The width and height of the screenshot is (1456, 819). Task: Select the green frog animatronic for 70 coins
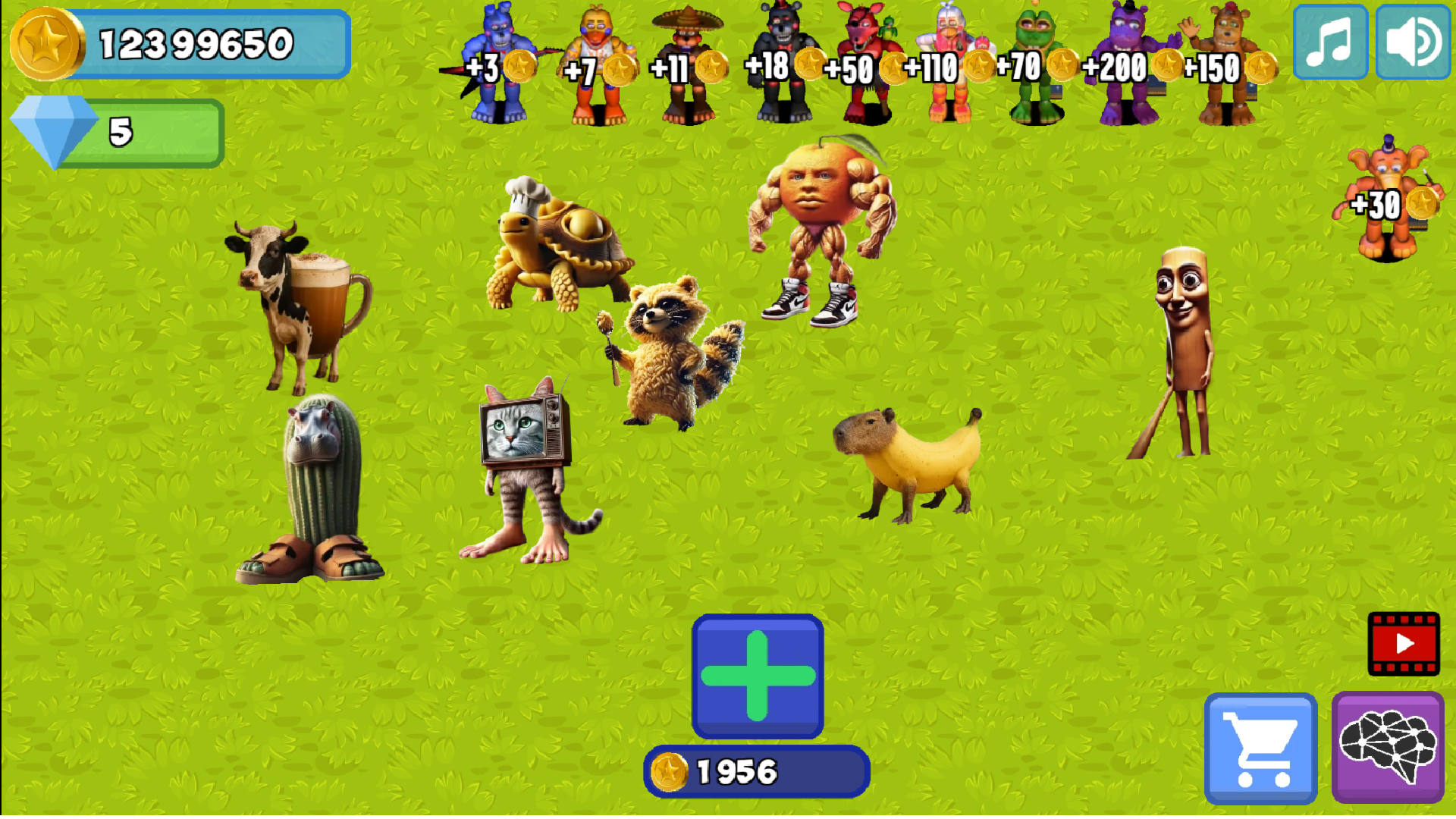click(1035, 61)
